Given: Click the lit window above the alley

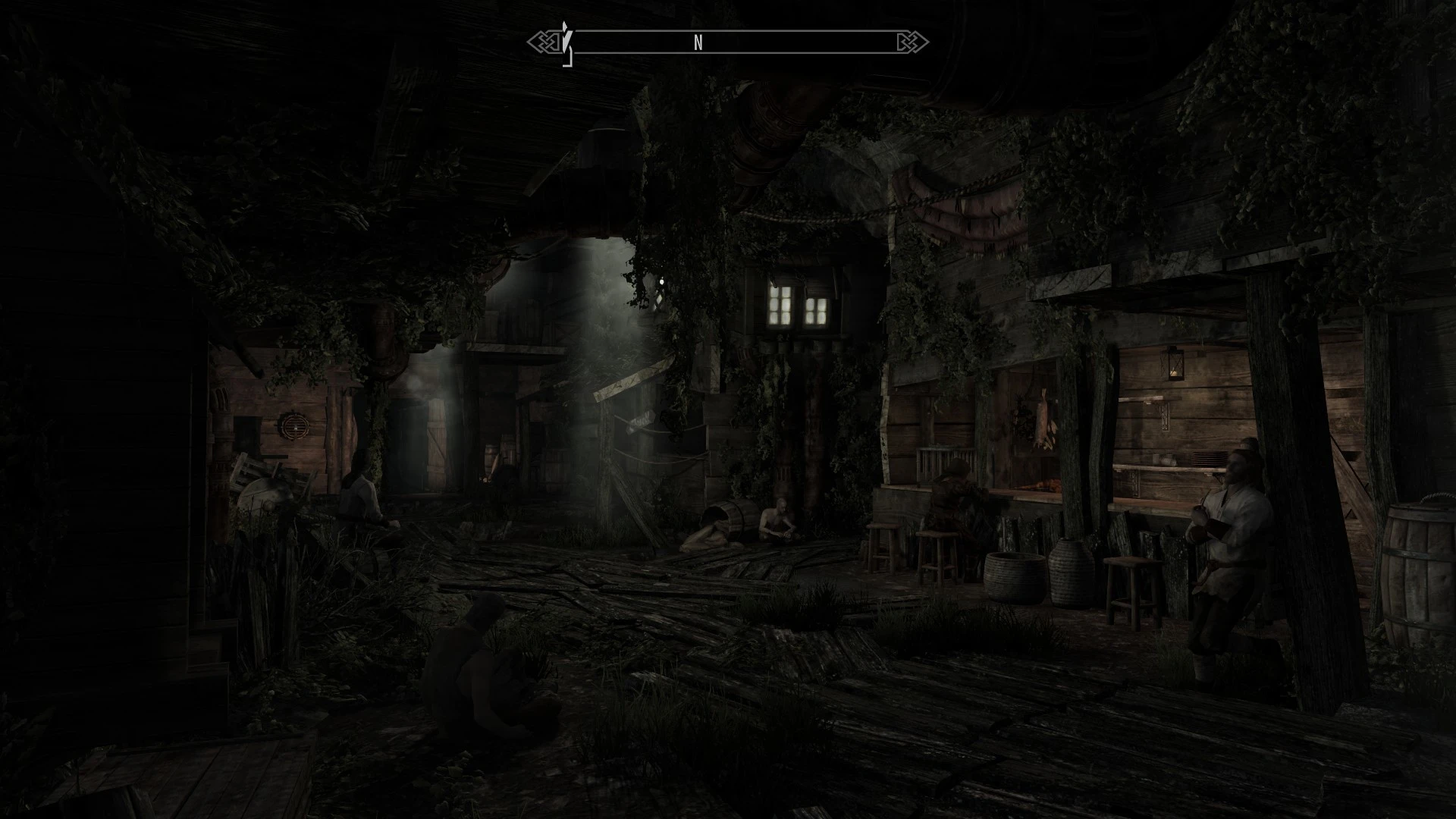Looking at the screenshot, I should click(799, 303).
